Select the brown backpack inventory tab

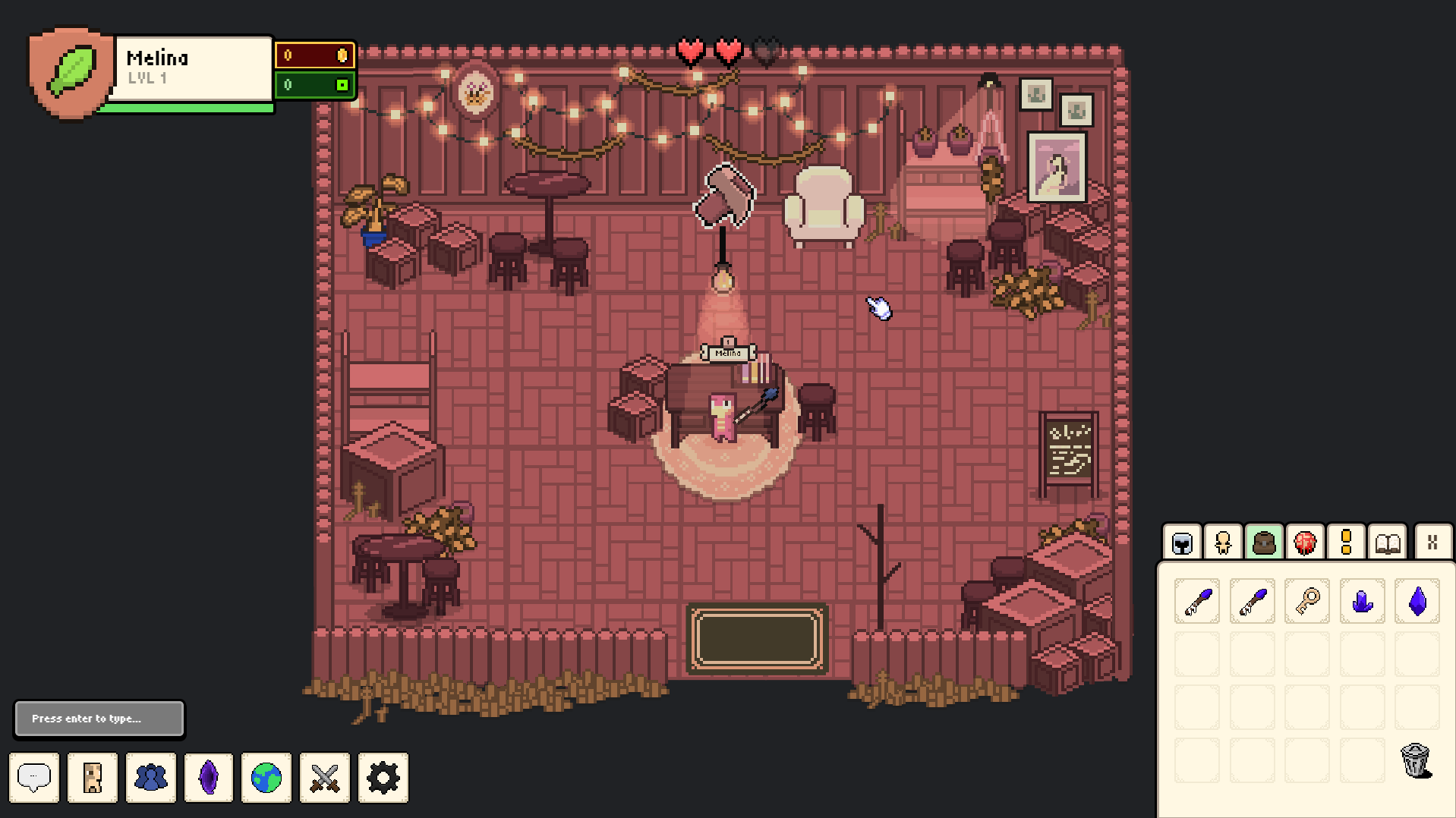(x=1264, y=543)
